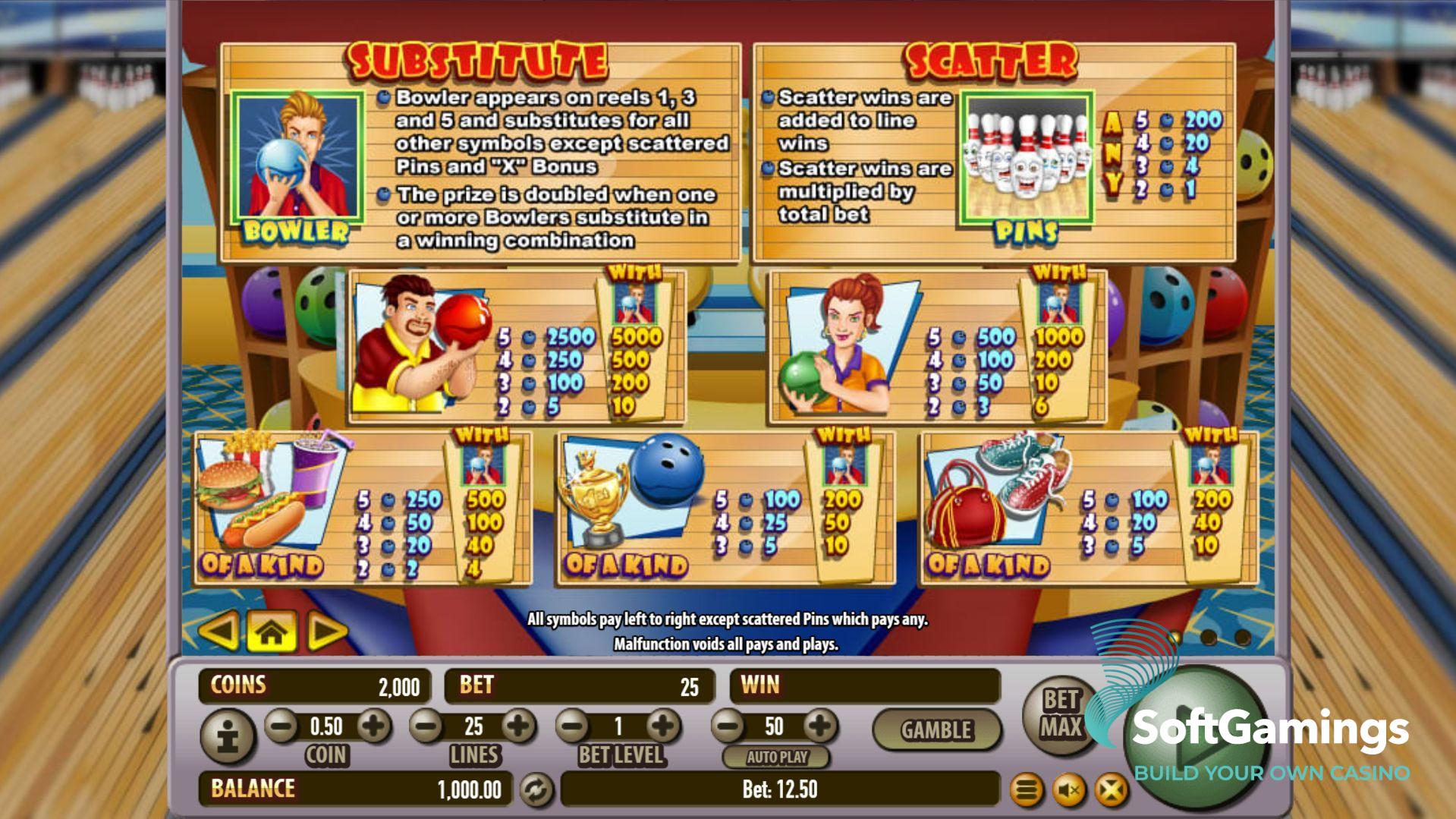This screenshot has width=1456, height=819.
Task: Toggle the sound speaker icon
Action: [1069, 791]
